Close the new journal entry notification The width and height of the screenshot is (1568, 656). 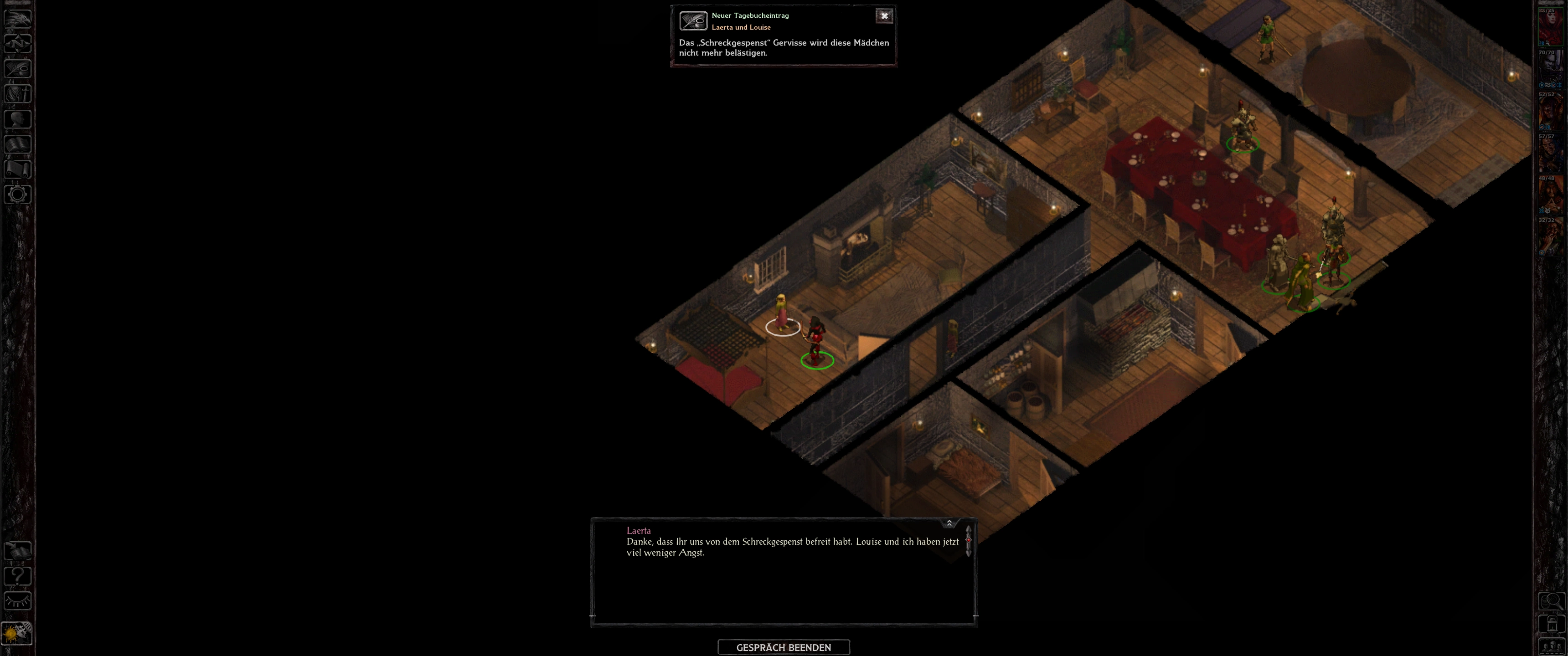884,16
